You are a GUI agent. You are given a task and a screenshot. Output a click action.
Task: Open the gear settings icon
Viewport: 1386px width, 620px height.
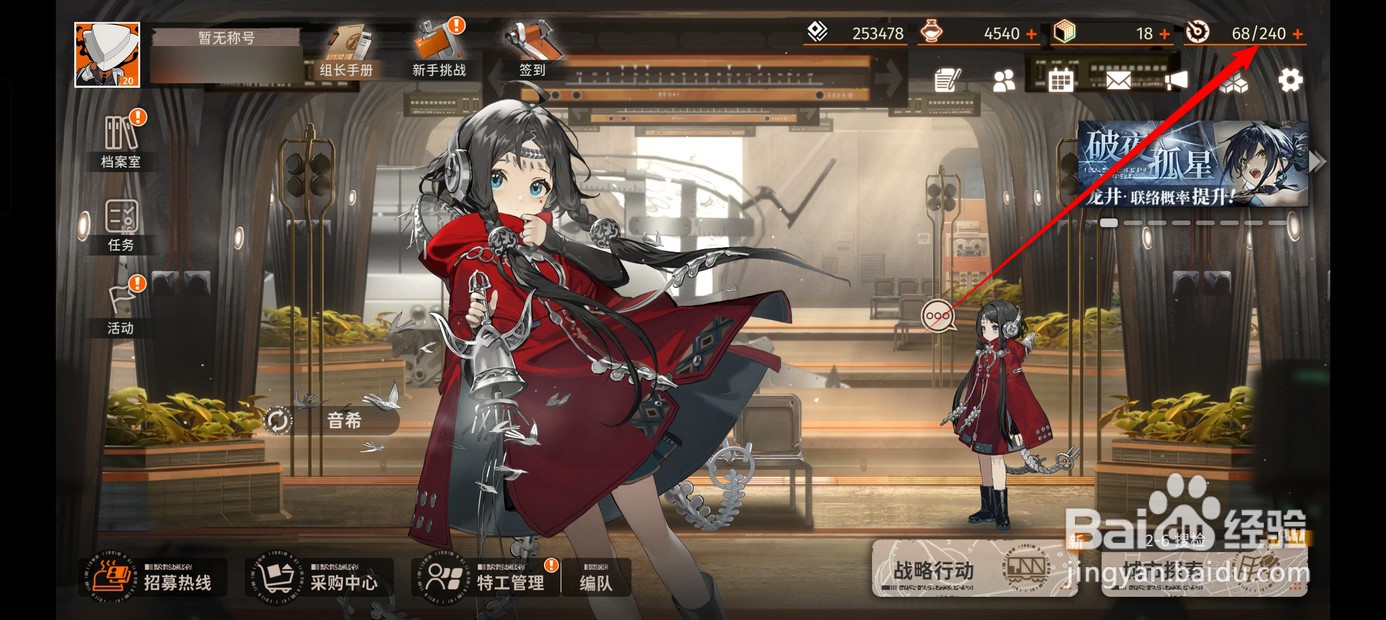(1291, 80)
